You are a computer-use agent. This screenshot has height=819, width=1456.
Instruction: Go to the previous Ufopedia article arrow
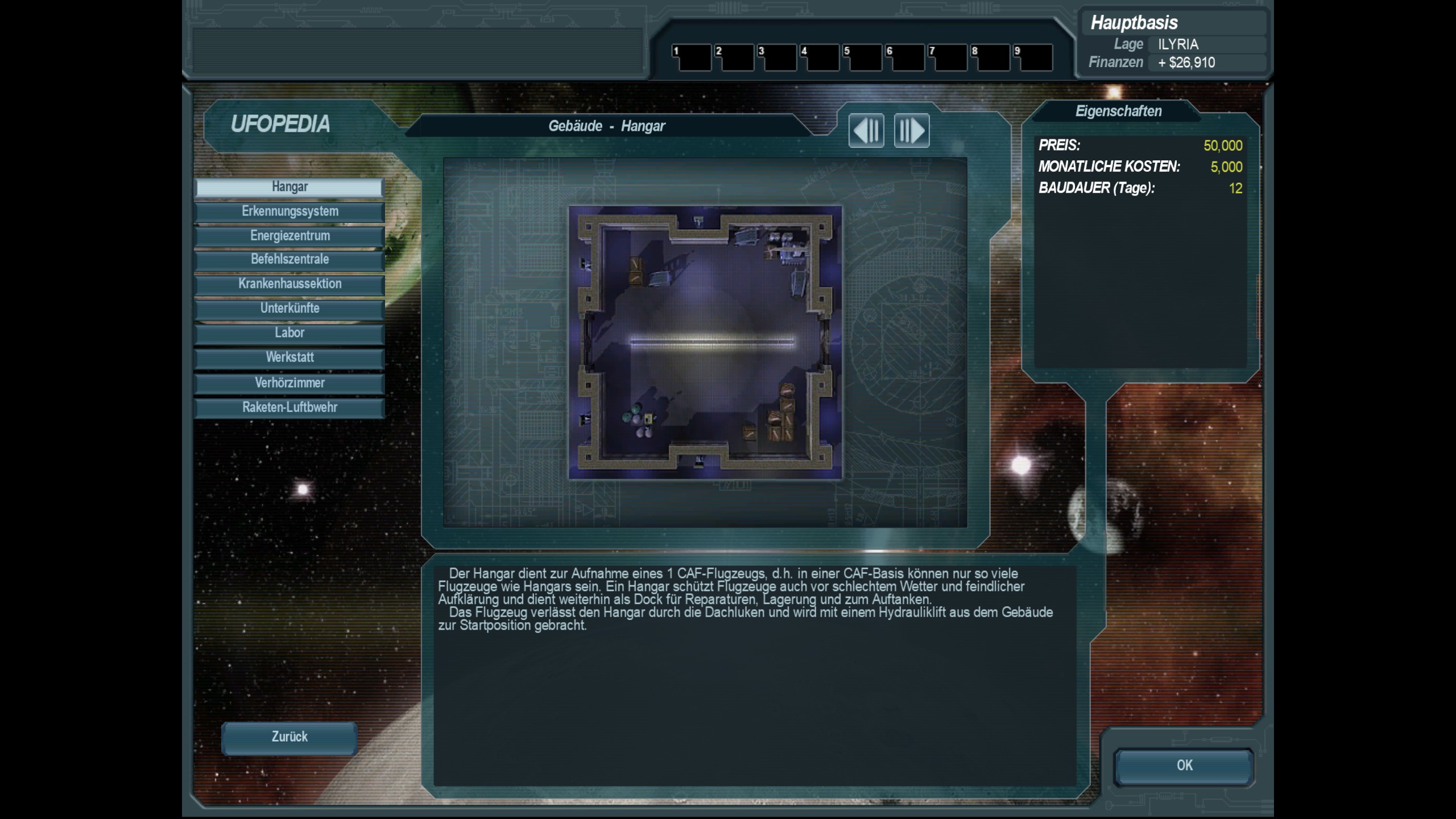point(866,131)
